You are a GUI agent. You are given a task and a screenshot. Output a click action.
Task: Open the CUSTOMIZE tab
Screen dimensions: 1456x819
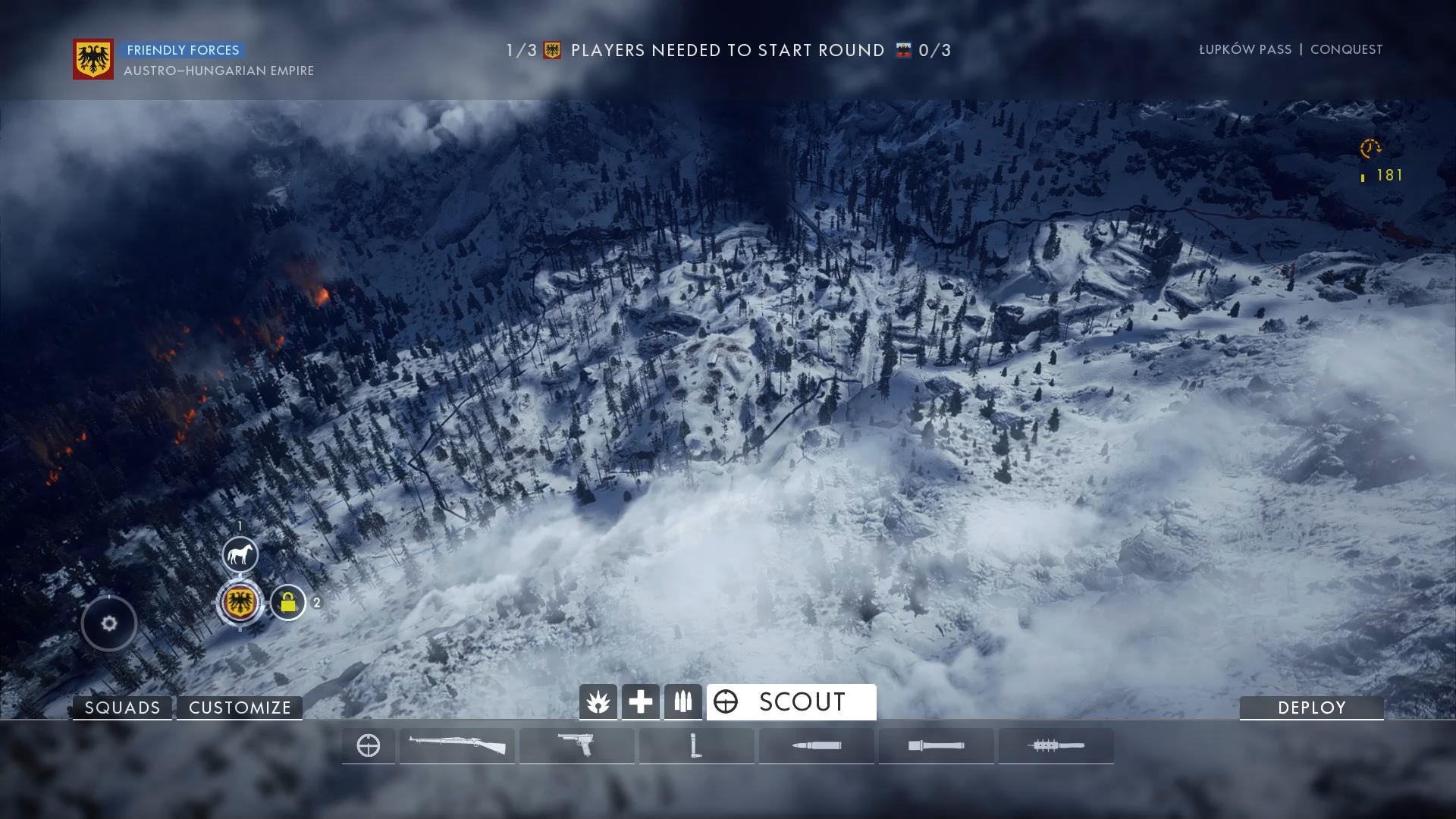click(240, 708)
